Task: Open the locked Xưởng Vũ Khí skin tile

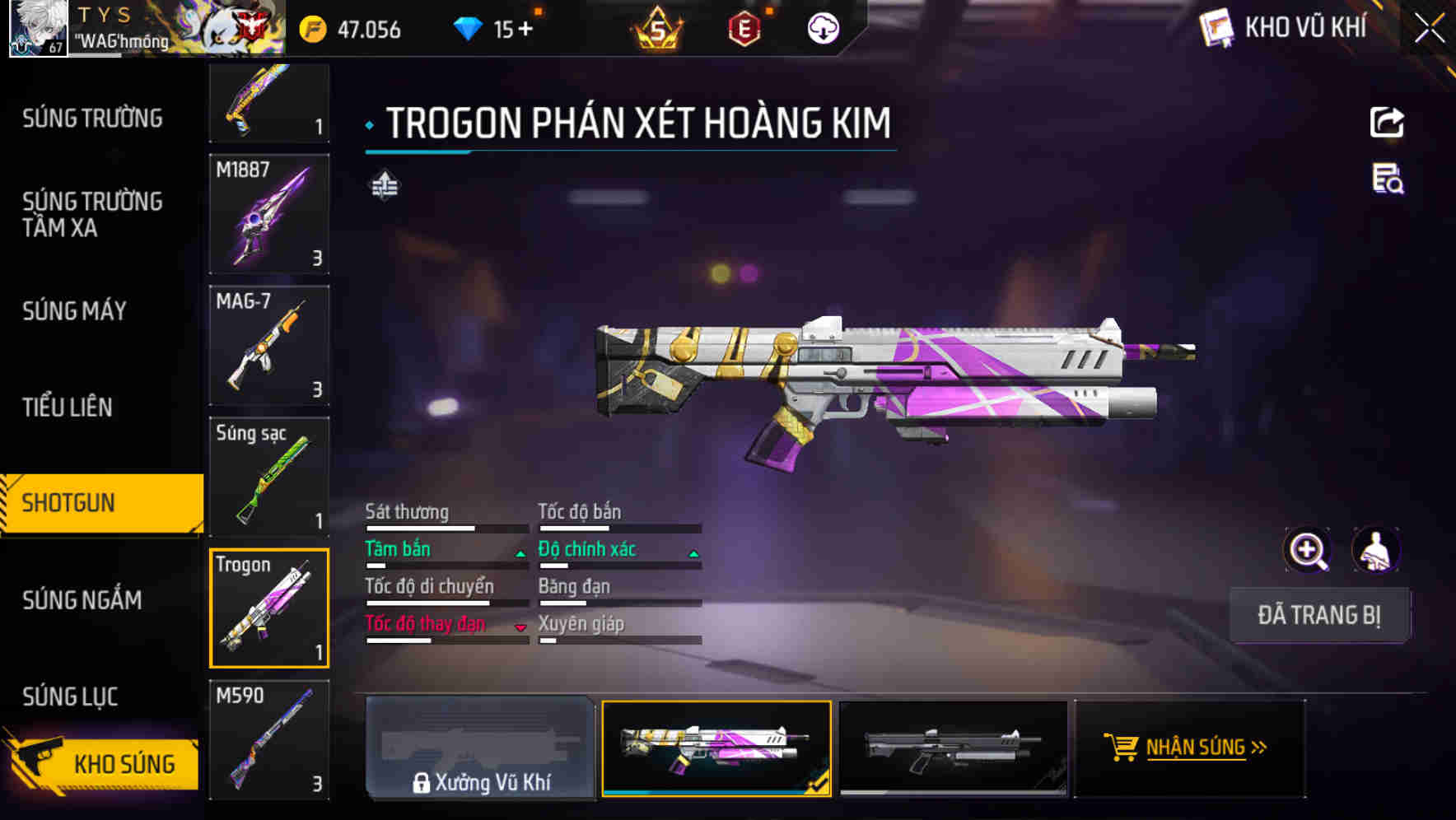Action: [x=480, y=748]
